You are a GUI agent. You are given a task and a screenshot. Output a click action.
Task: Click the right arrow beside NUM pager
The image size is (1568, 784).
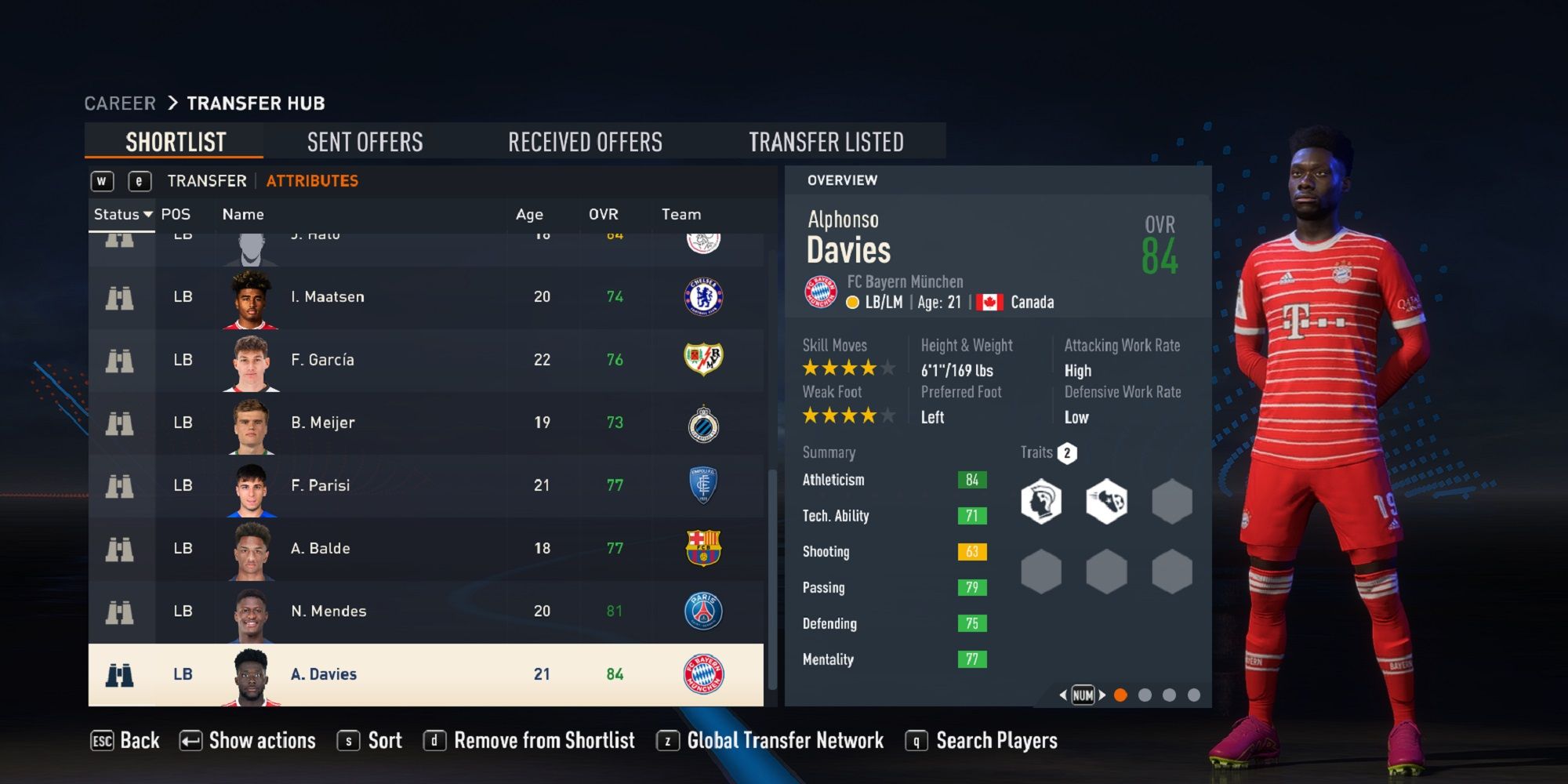(x=1102, y=695)
